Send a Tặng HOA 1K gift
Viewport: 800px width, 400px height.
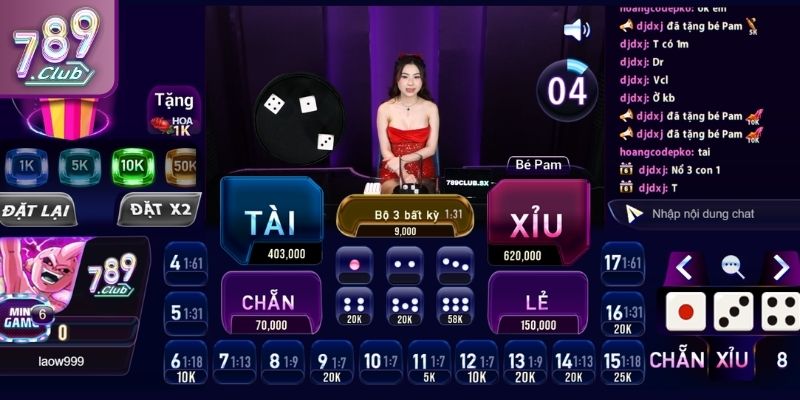coord(174,112)
